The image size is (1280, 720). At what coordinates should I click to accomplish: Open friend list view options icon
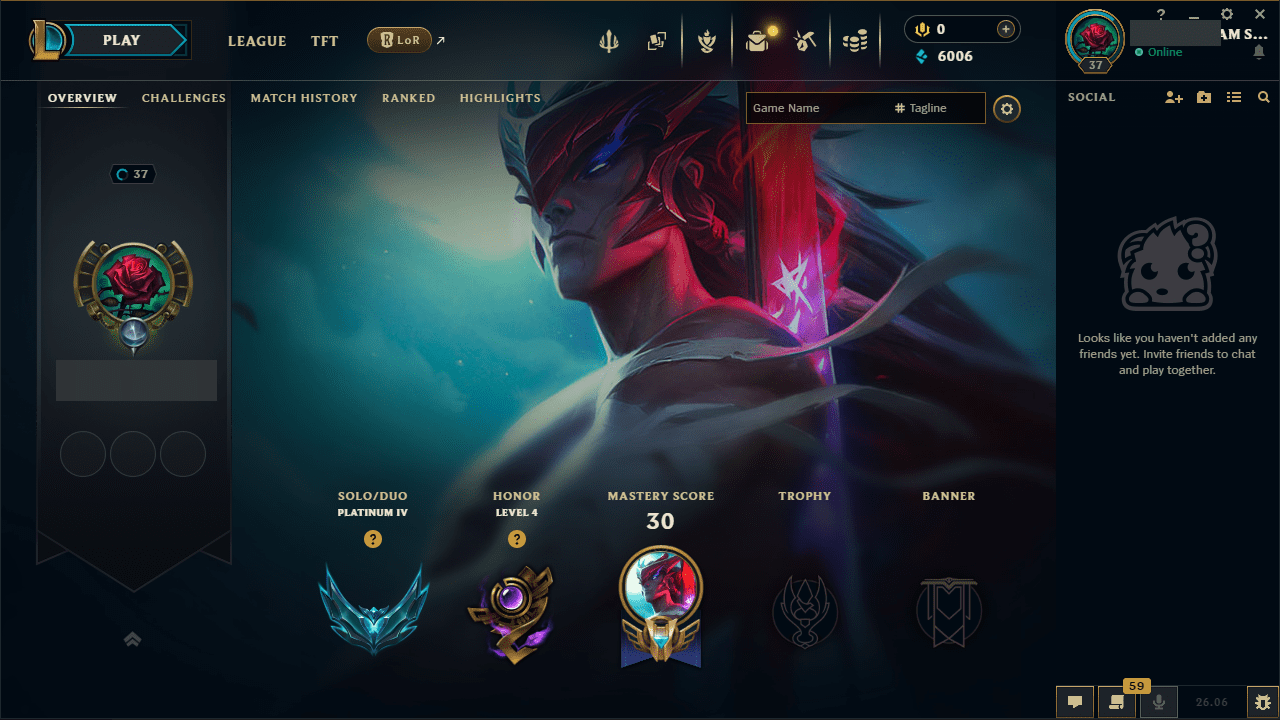(1233, 97)
